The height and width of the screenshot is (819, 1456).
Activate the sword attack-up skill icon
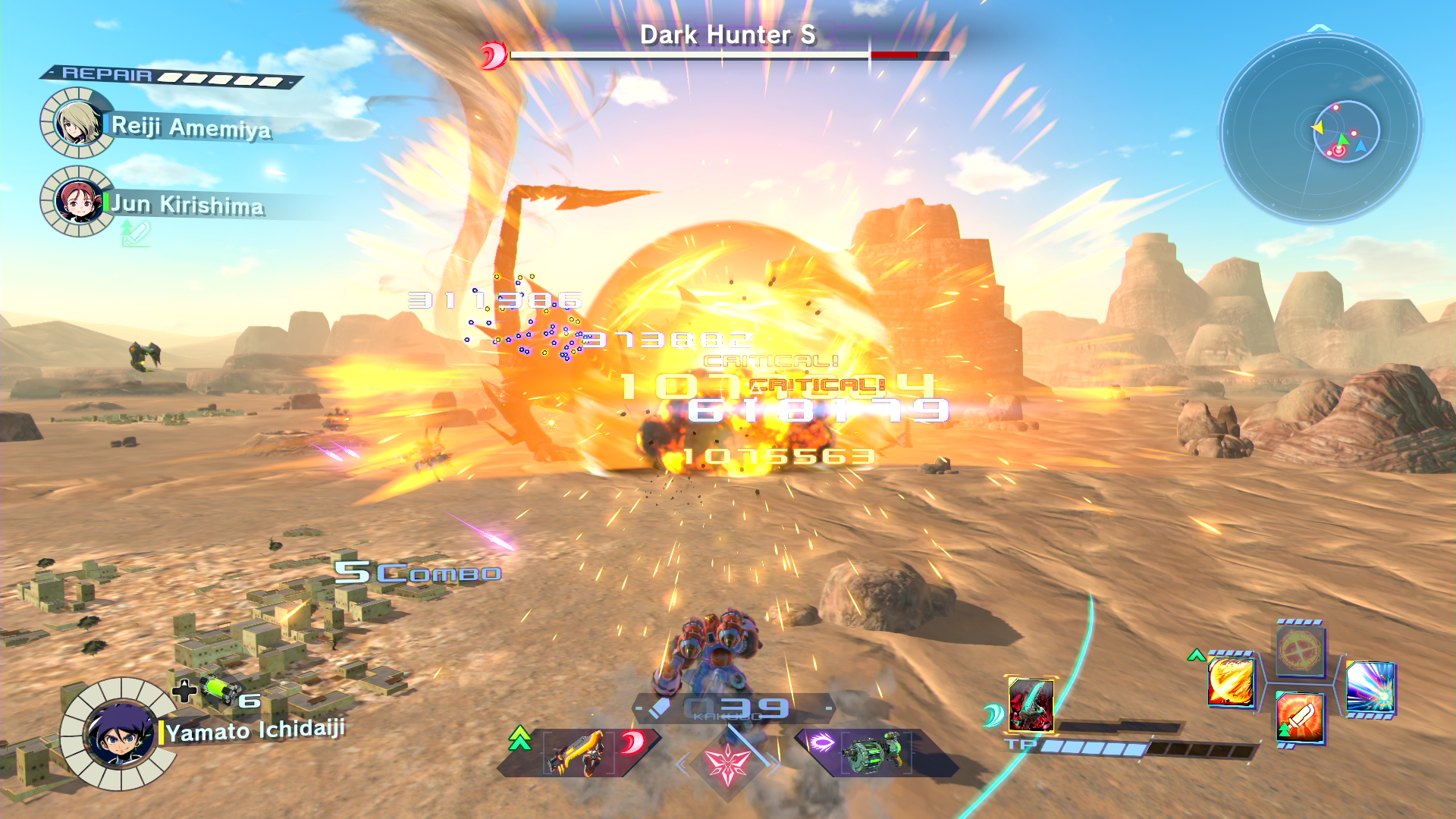(1300, 717)
